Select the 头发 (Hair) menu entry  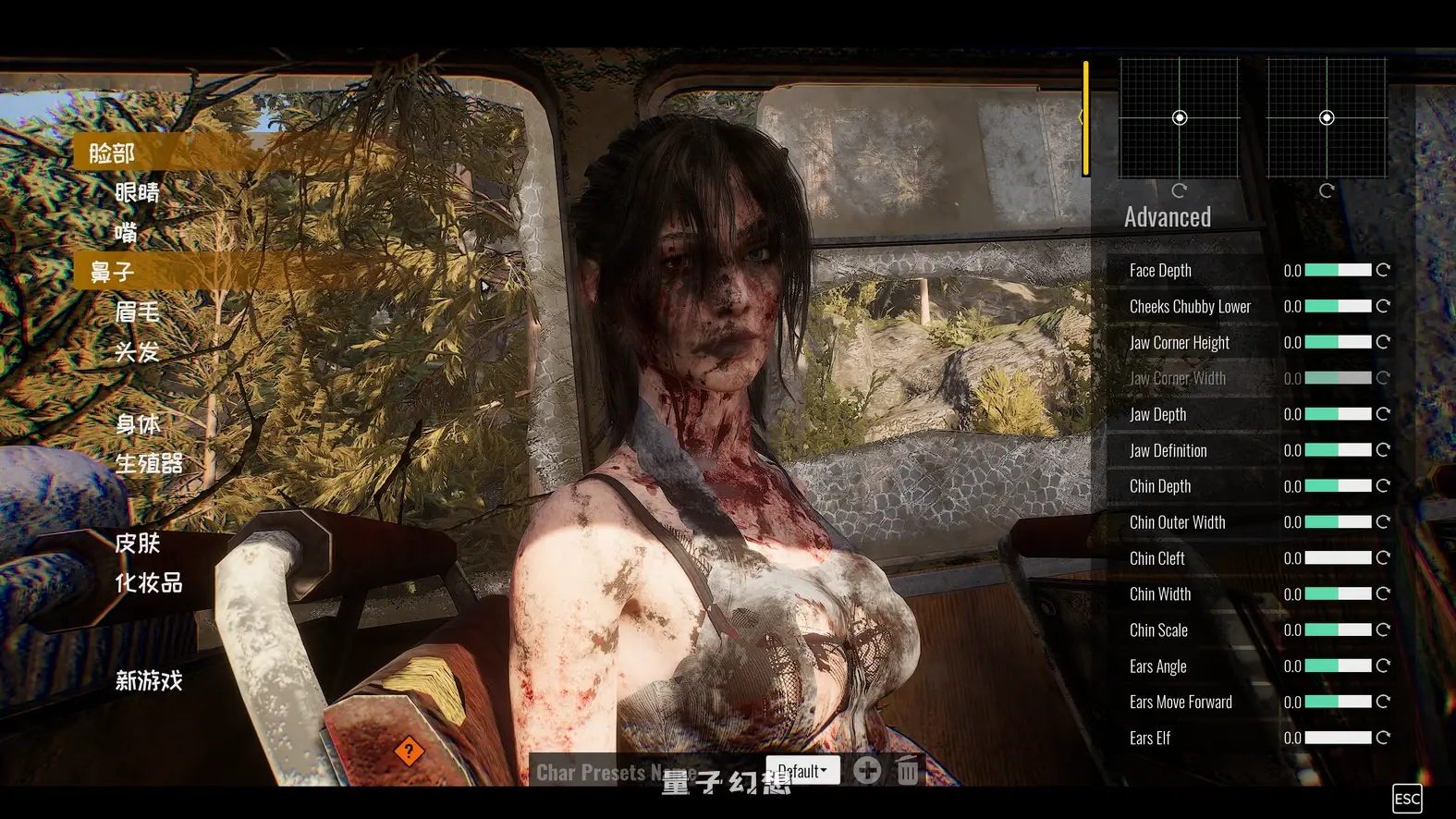(x=137, y=351)
